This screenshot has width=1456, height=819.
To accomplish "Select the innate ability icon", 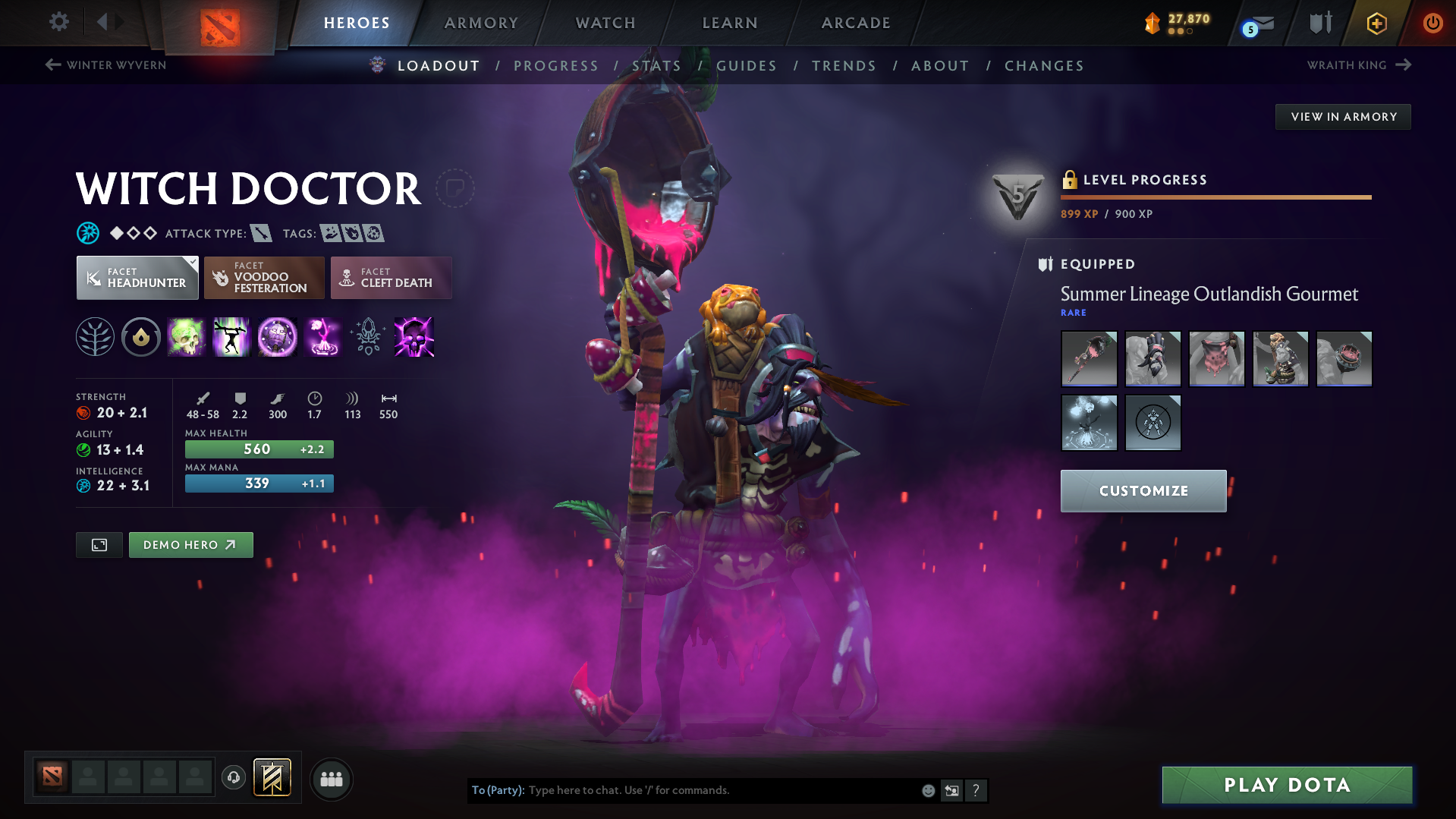I will [140, 337].
